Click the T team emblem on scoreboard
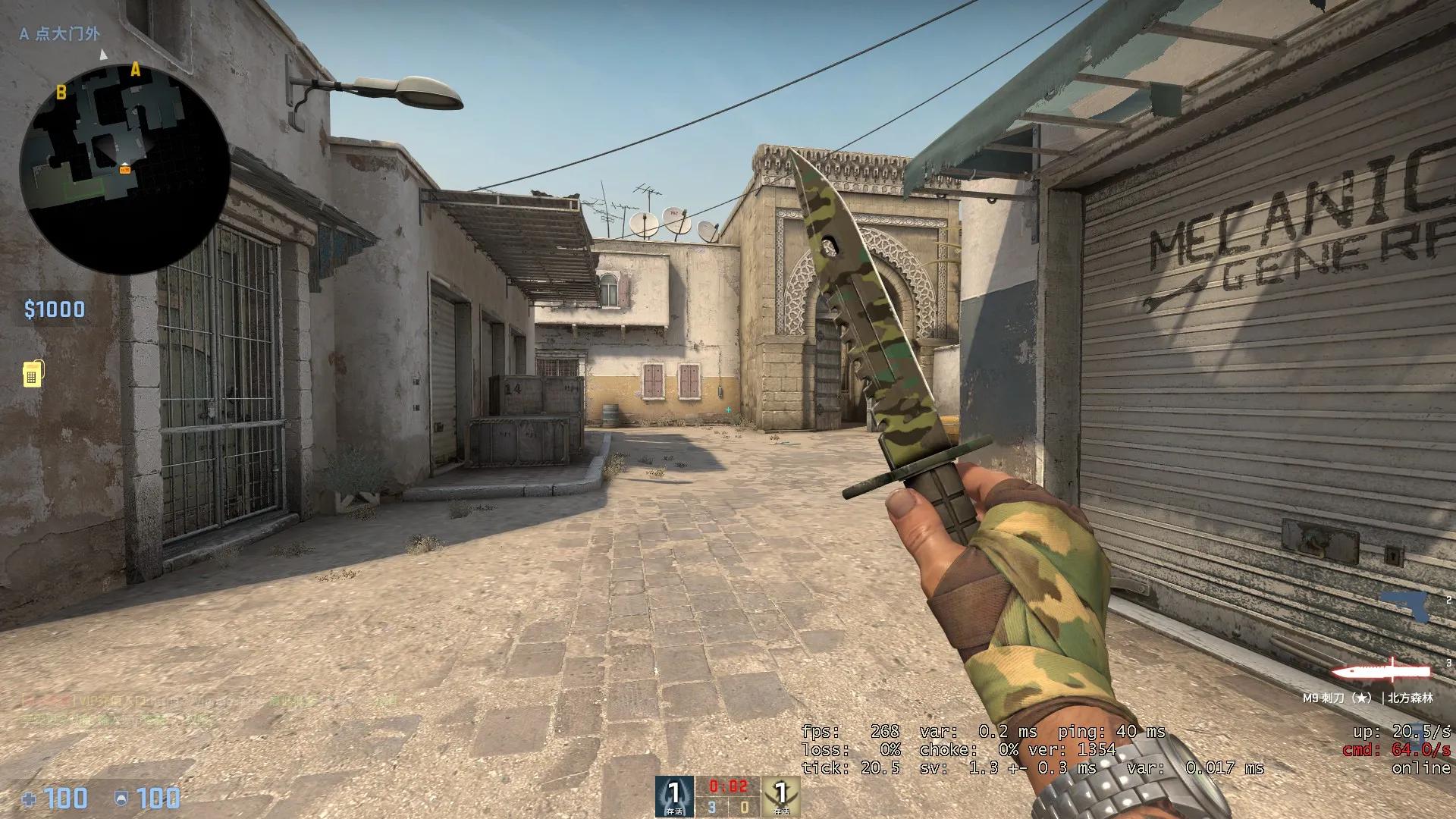This screenshot has height=819, width=1456. (x=782, y=794)
